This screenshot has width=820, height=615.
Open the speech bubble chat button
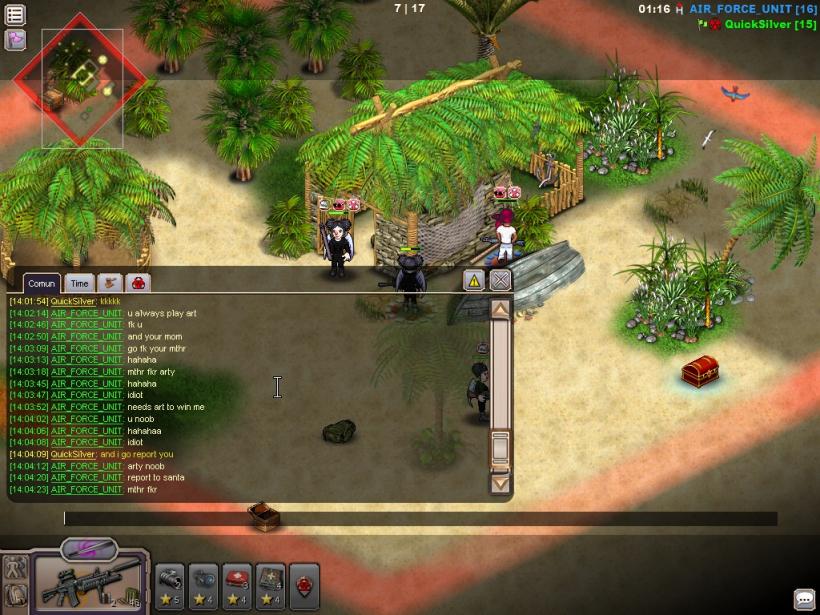(805, 599)
